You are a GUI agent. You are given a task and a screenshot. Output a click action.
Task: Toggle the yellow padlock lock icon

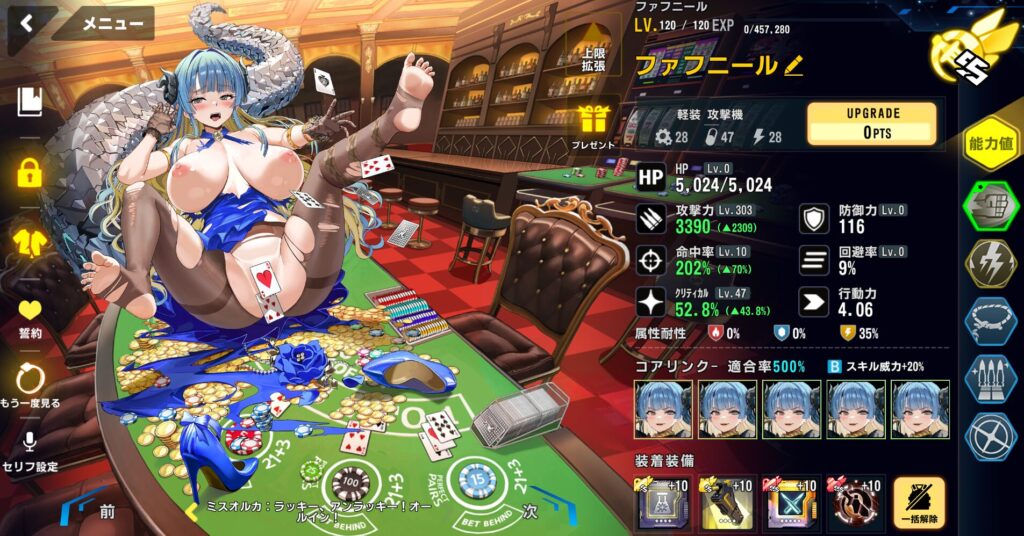point(30,172)
